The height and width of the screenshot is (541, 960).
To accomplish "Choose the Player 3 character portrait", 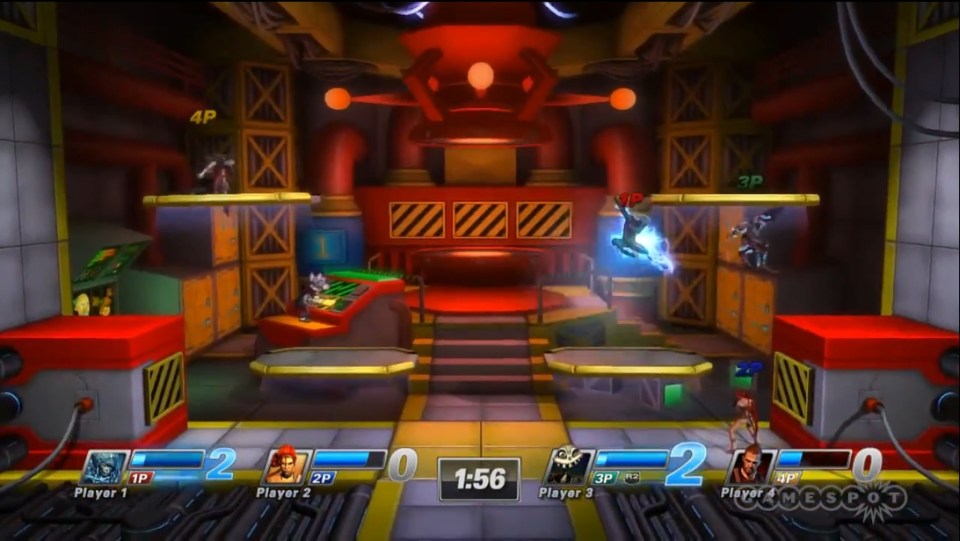I will tap(568, 467).
